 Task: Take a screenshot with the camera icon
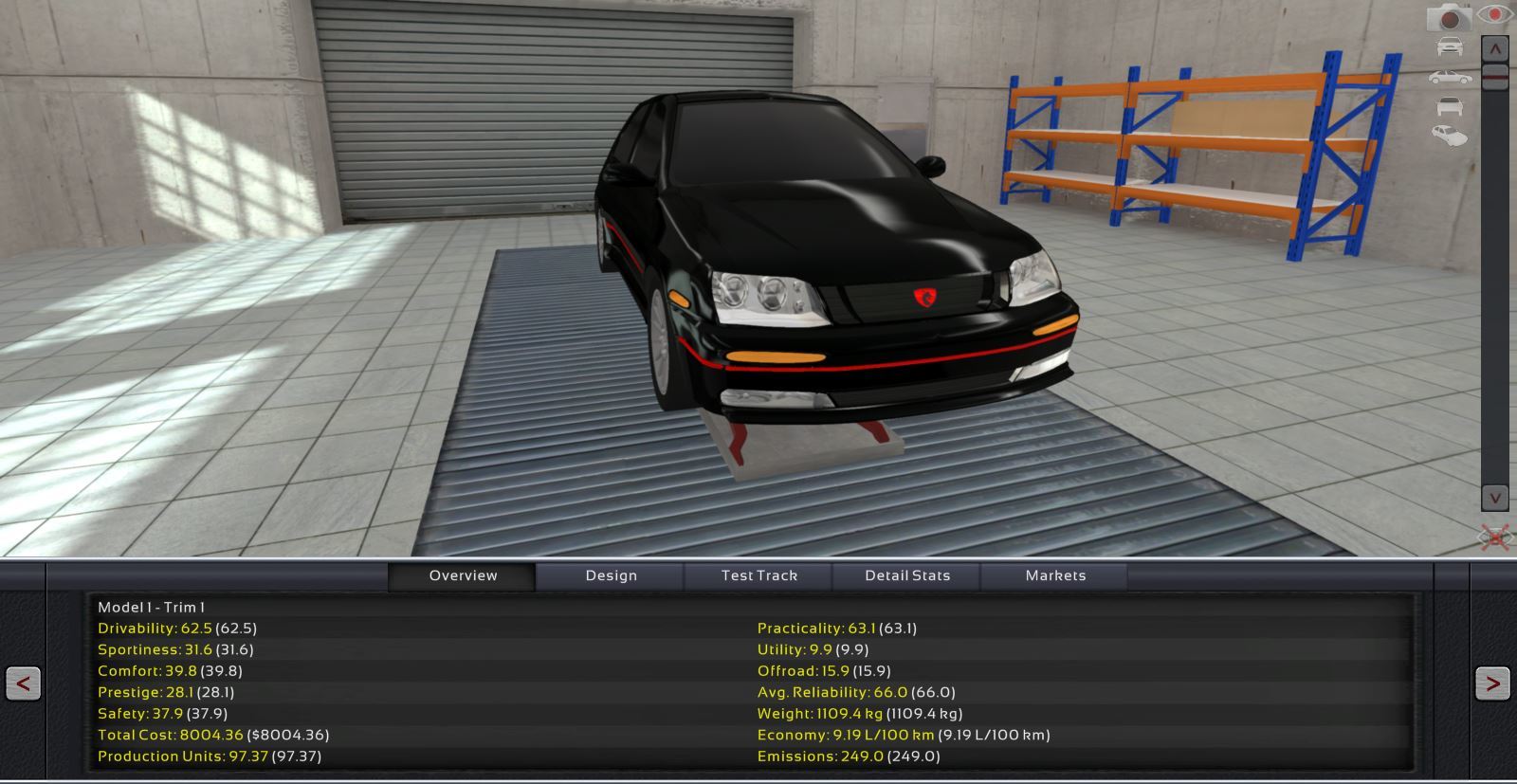point(1449,18)
